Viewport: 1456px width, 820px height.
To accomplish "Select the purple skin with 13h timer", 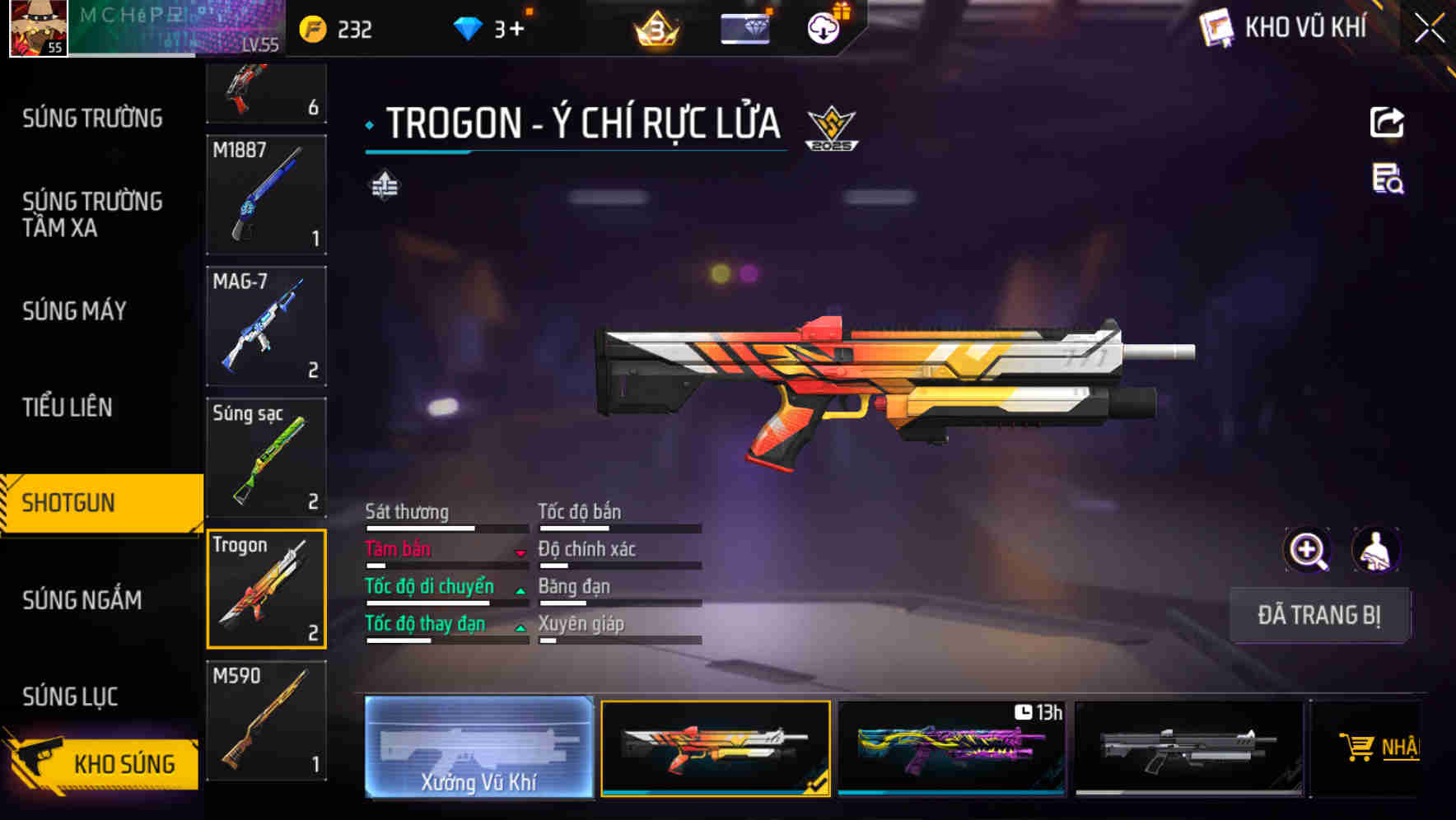I will click(x=953, y=748).
